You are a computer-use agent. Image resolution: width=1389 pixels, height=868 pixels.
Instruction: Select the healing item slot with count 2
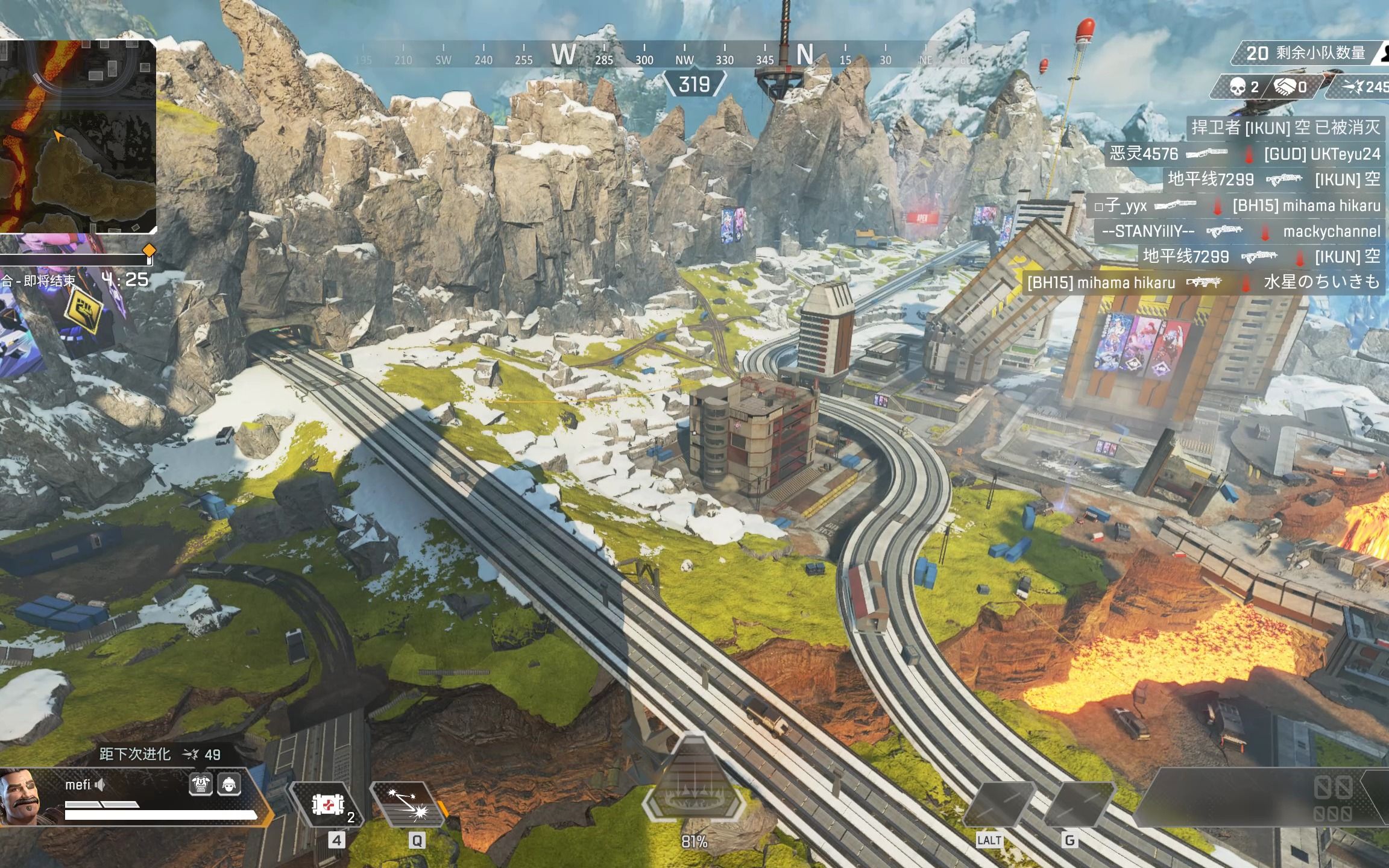tap(327, 804)
